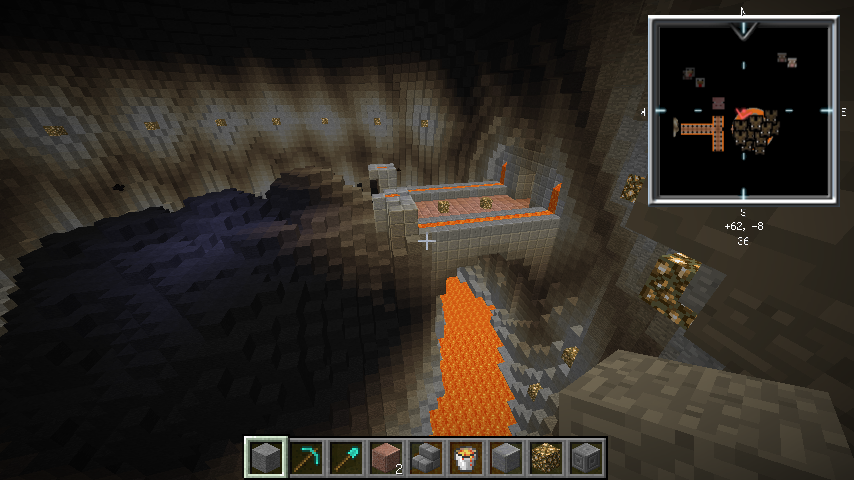Select the diamond shovel hotbar slot
Image resolution: width=854 pixels, height=480 pixels.
click(x=346, y=458)
